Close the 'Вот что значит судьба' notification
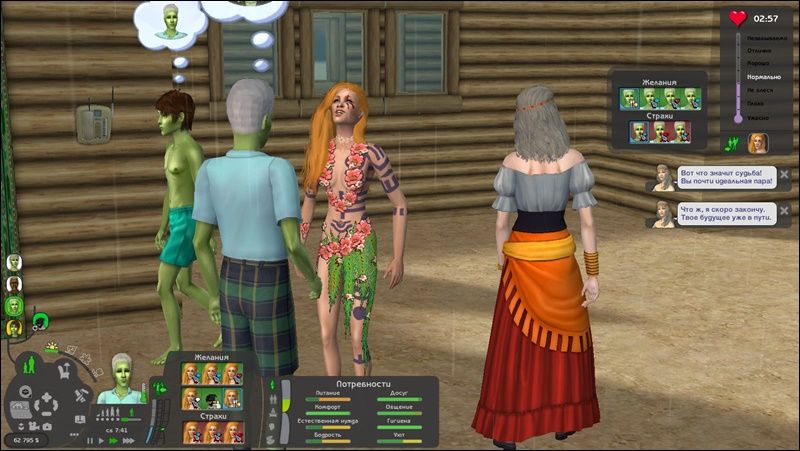800x451 pixels. (784, 174)
